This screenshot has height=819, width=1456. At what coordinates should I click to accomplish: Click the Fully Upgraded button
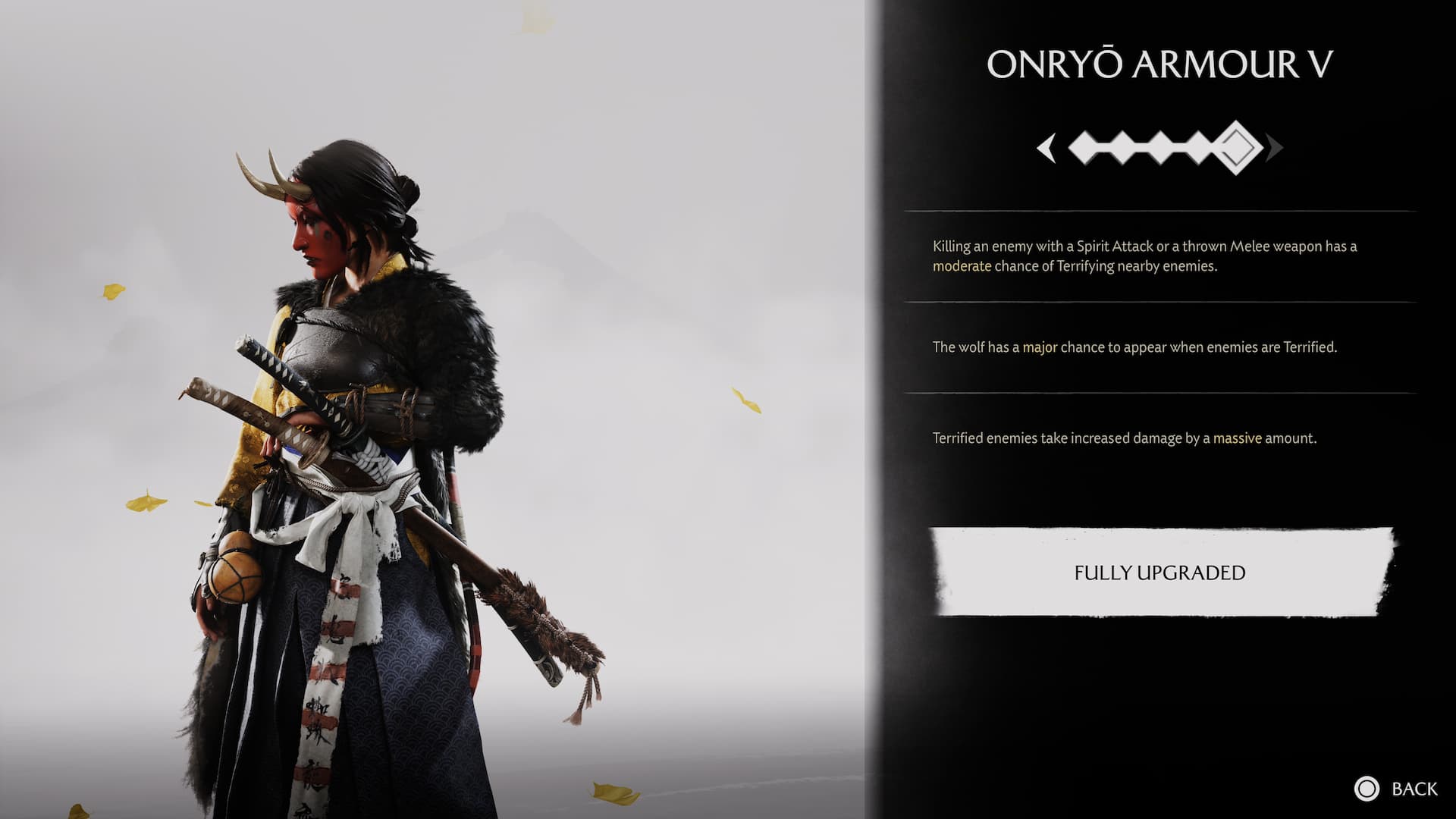(1159, 573)
